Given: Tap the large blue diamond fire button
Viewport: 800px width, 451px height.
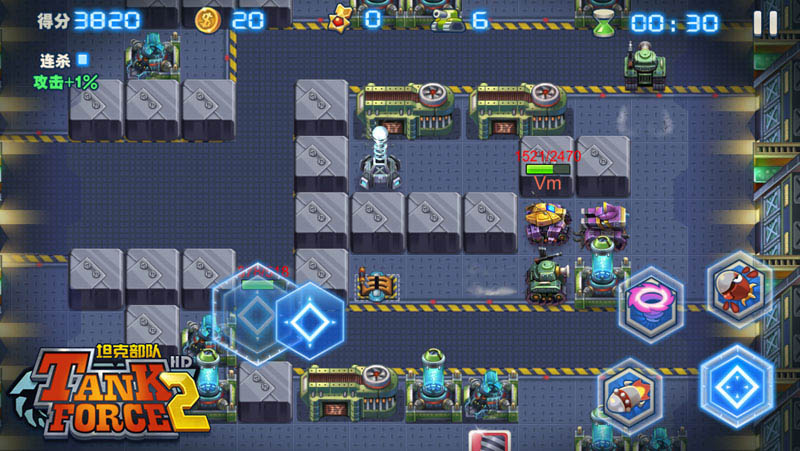Looking at the screenshot, I should (738, 384).
